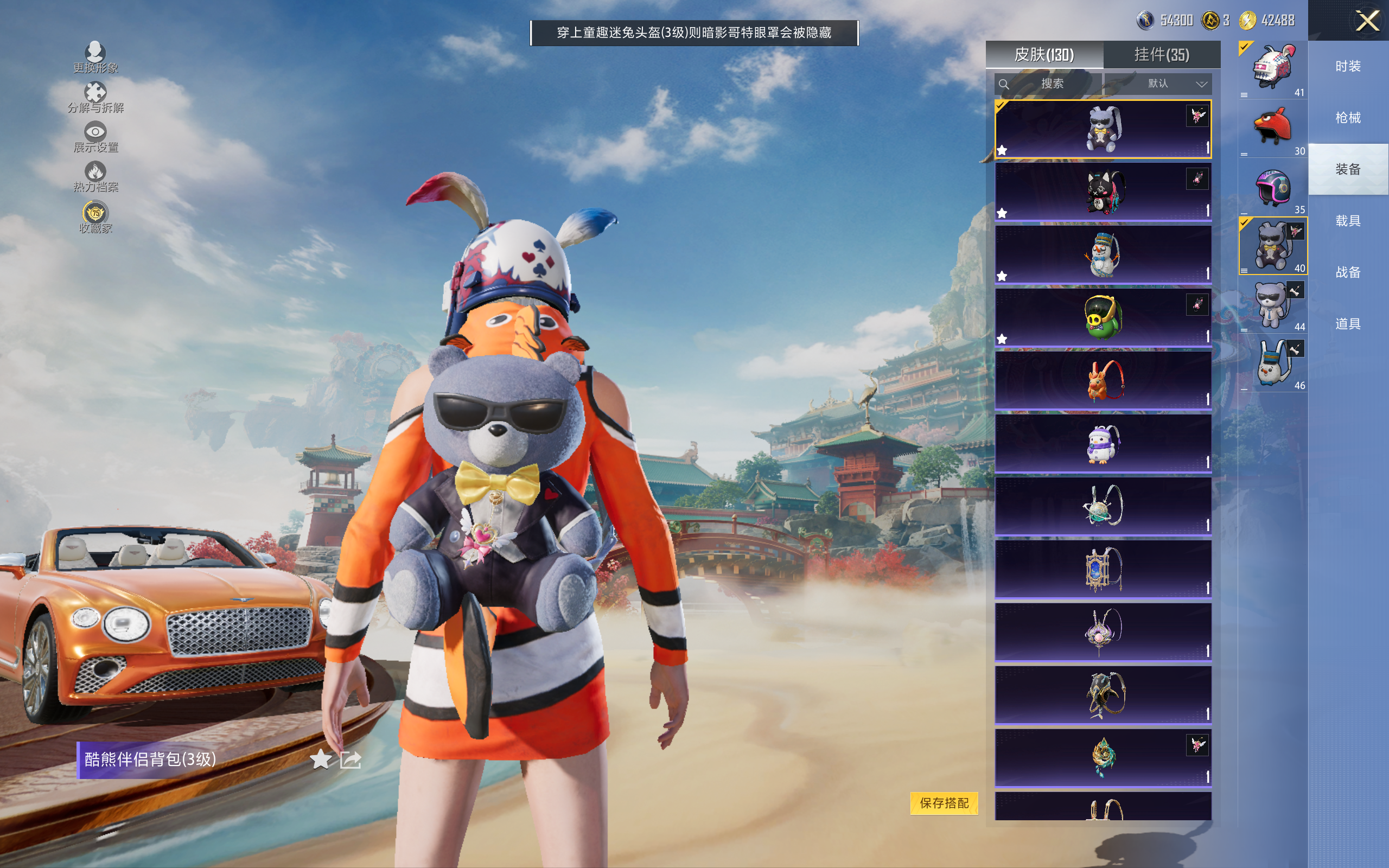Click the 搜索 search field

pos(1048,84)
